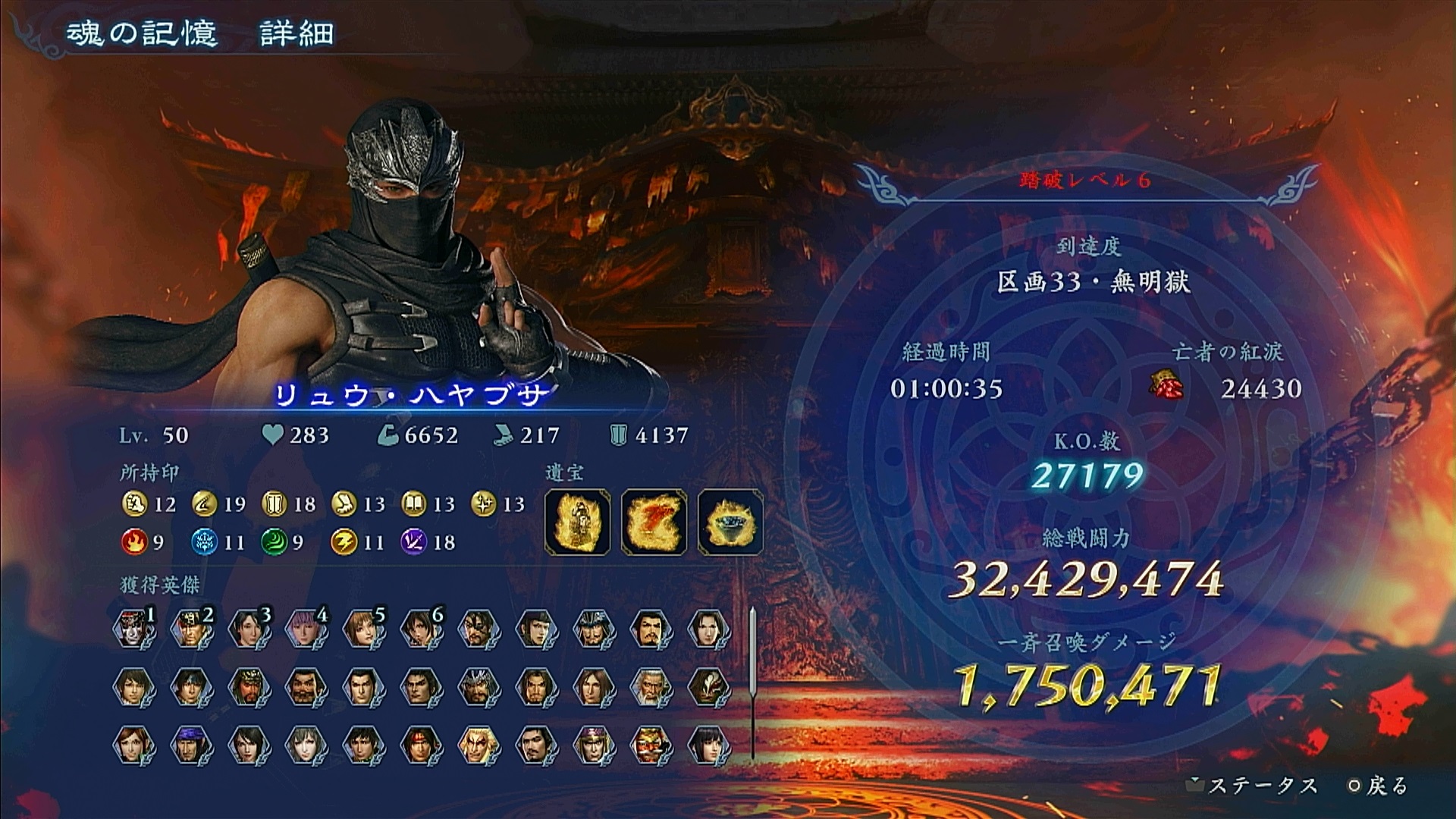The width and height of the screenshot is (1456, 819).
Task: Click the purple slash seal icon
Action: (413, 542)
